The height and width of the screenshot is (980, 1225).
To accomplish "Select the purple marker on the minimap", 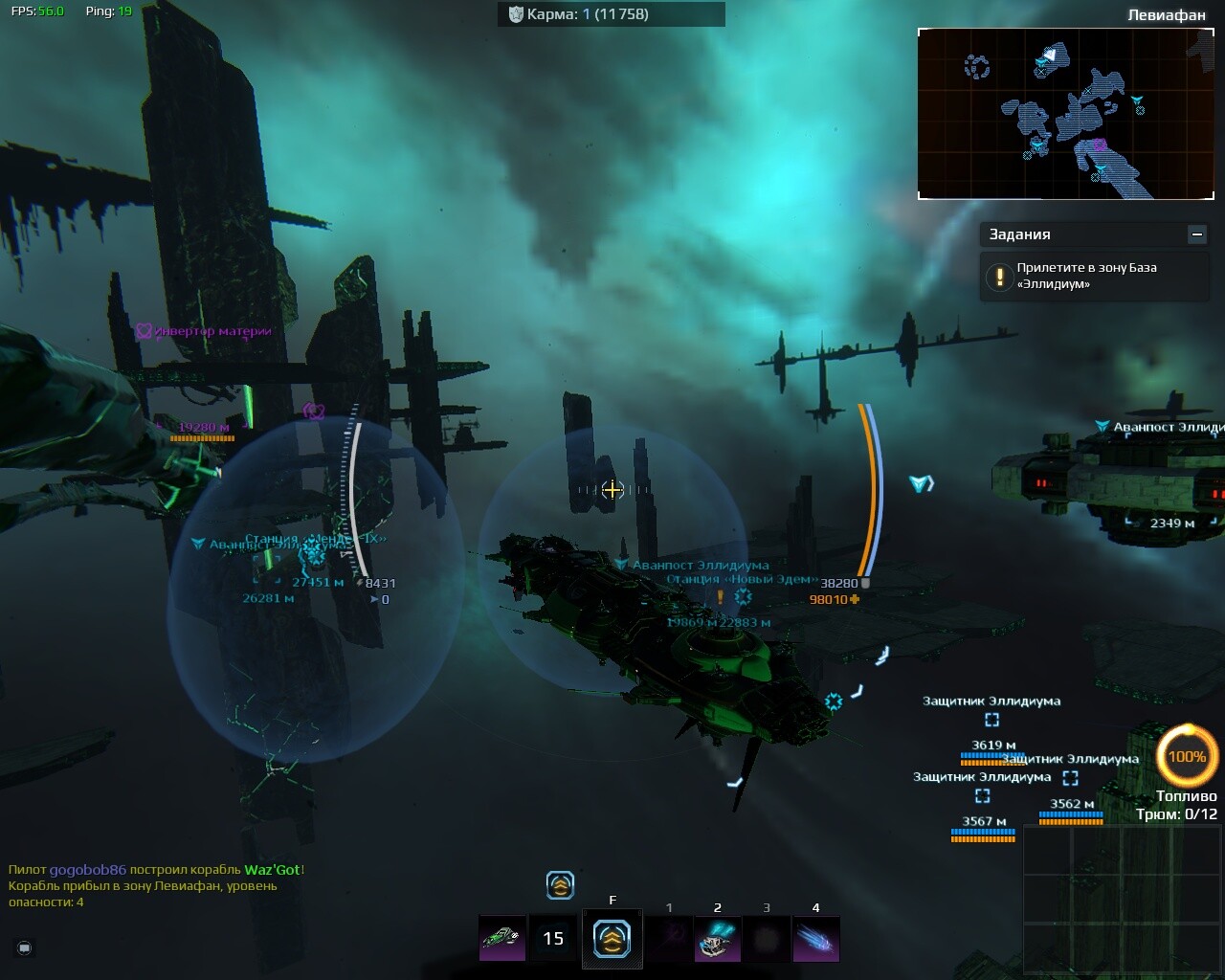I will 1099,145.
